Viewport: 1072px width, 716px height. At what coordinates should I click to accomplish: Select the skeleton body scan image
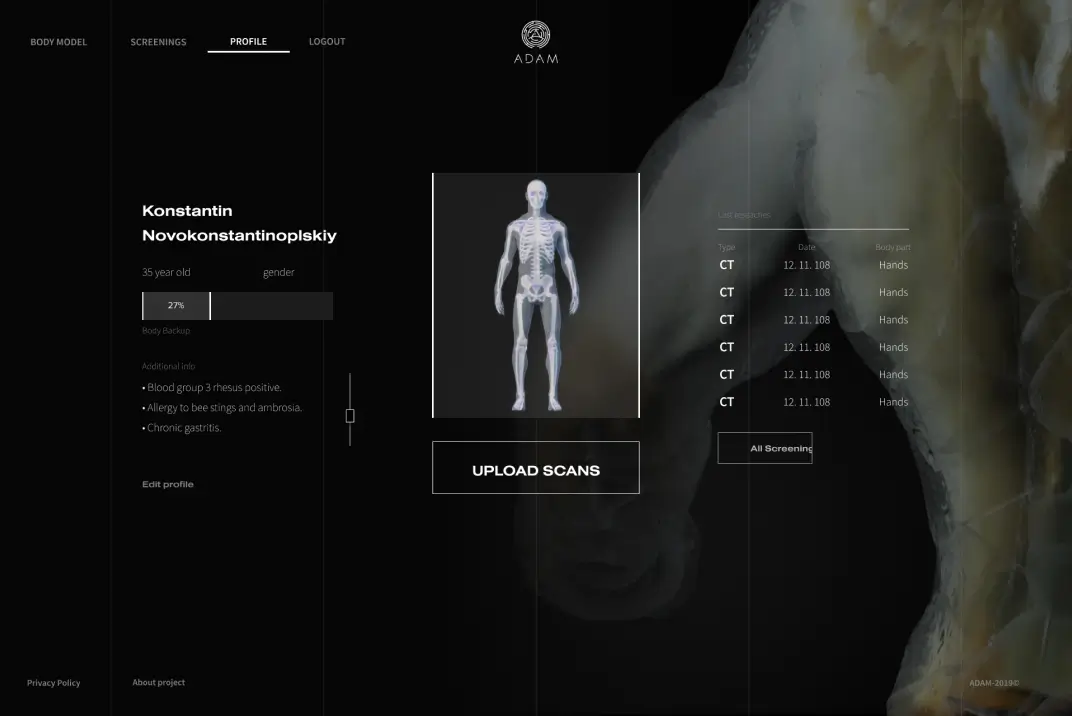pos(536,295)
